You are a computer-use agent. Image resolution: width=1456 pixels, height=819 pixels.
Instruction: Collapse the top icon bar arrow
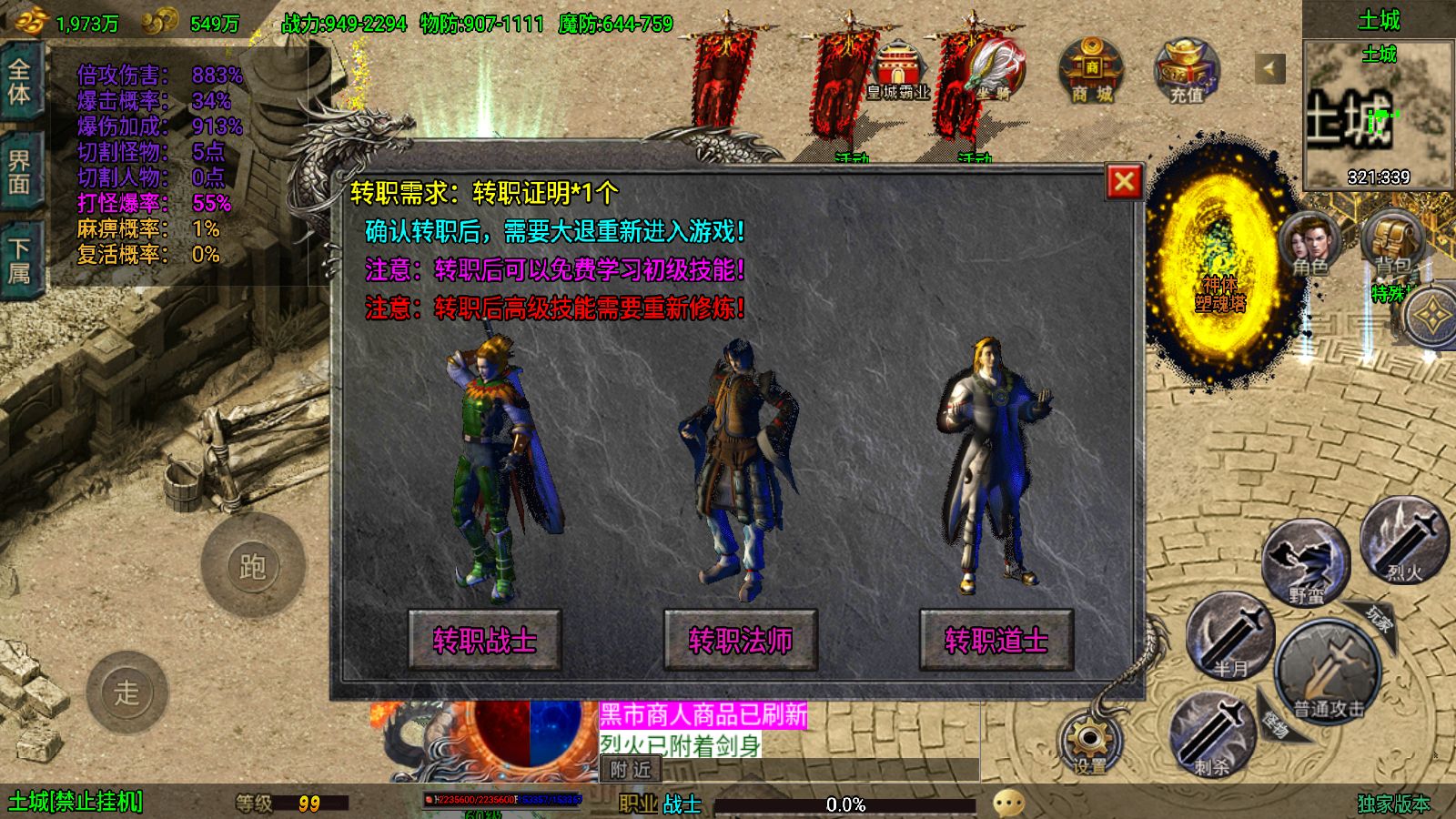pyautogui.click(x=1269, y=68)
